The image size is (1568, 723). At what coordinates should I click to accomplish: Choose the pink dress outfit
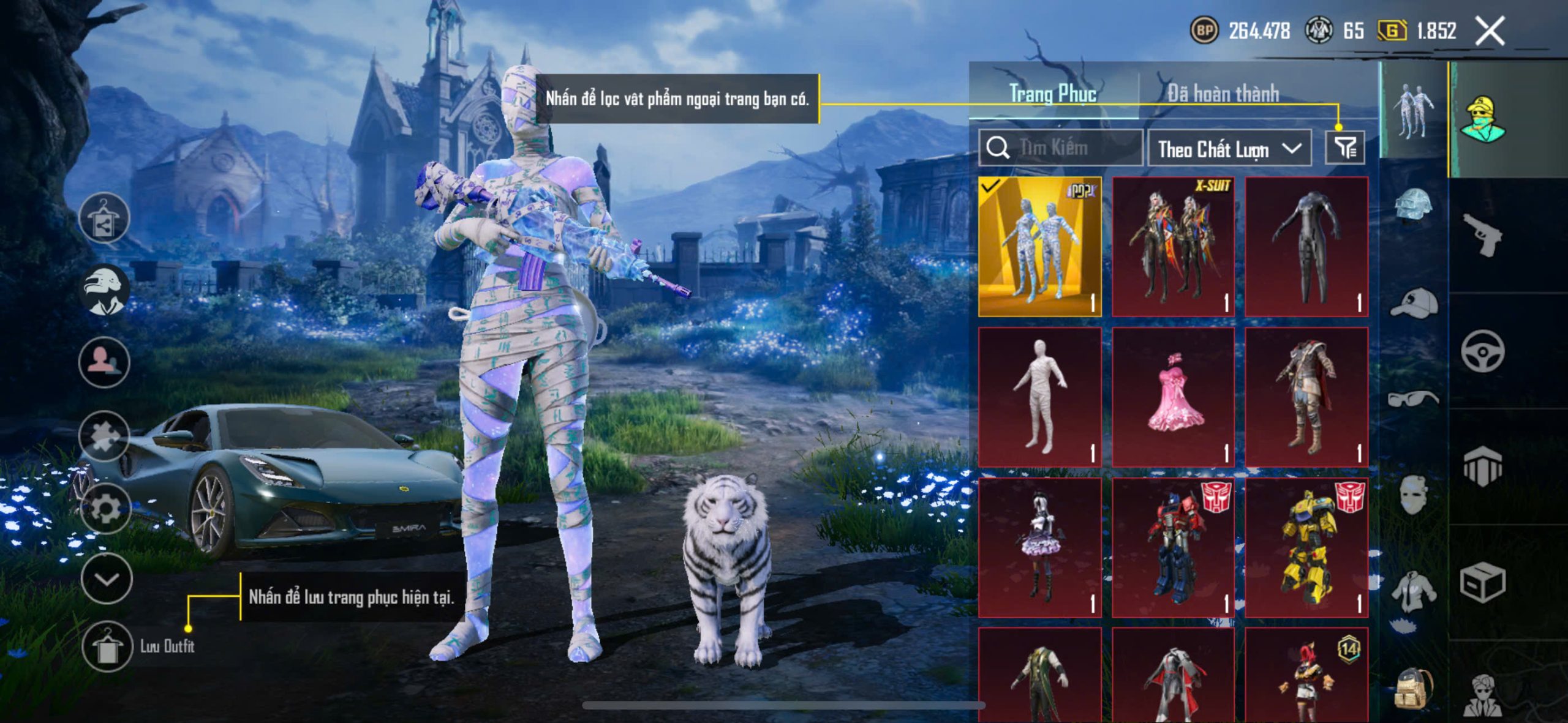[1173, 397]
